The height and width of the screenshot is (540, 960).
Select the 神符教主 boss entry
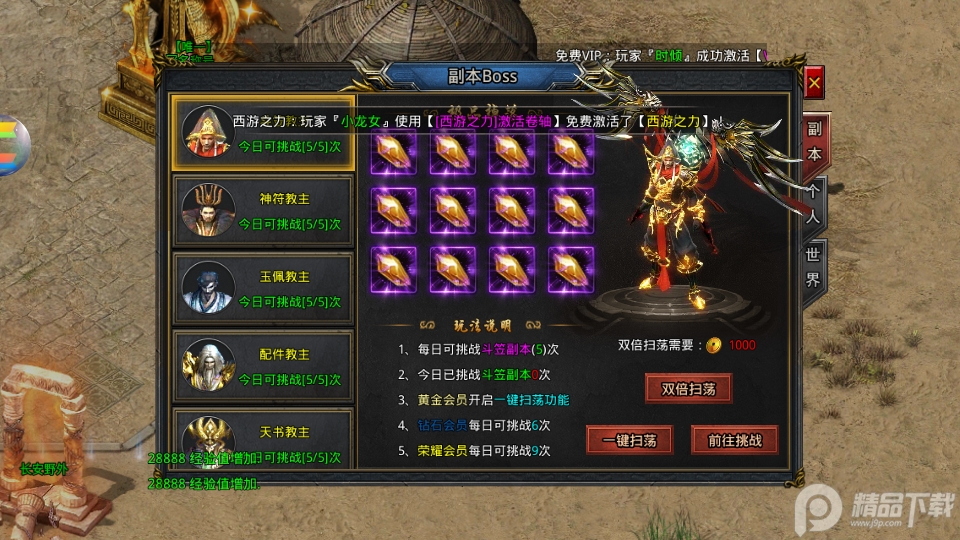pyautogui.click(x=263, y=210)
